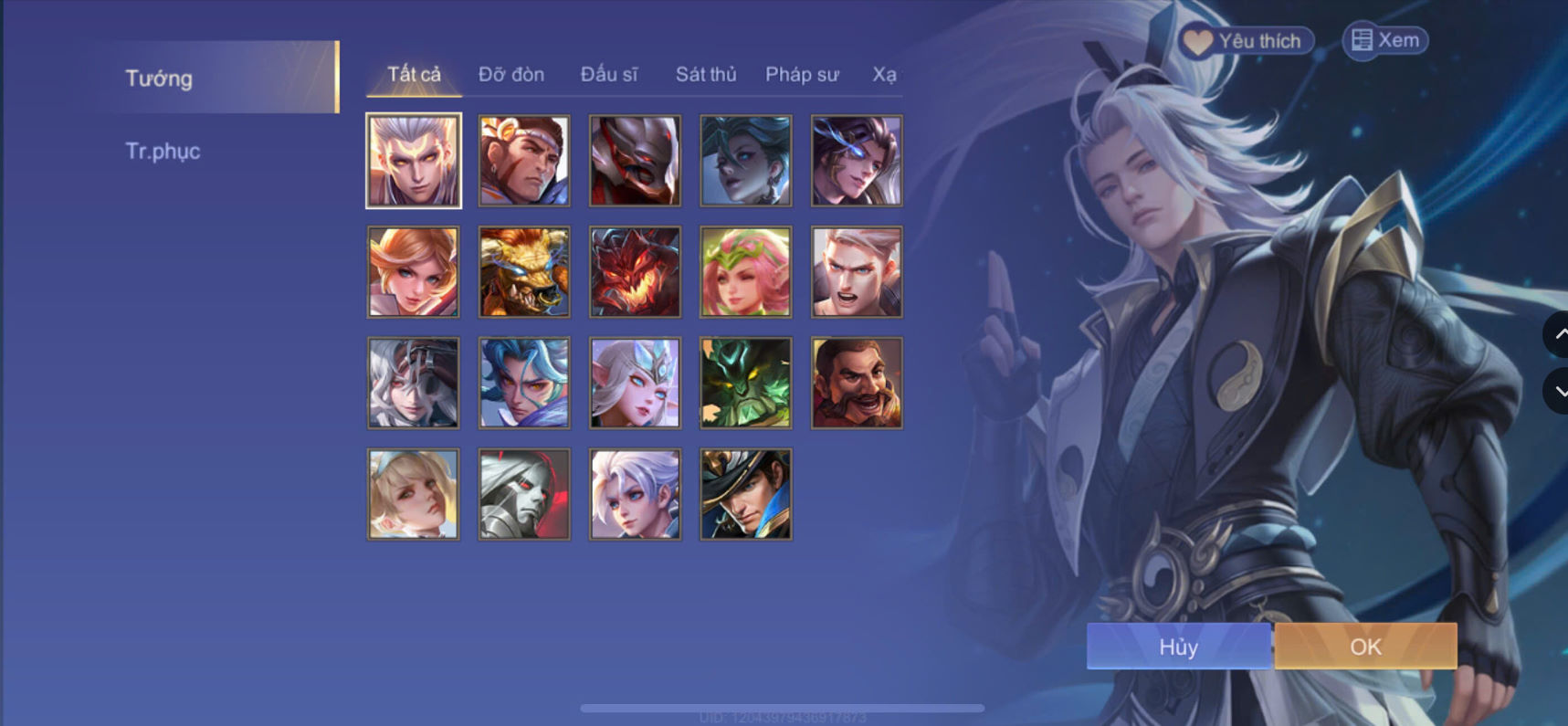Click the heart icon on Yêu thích button

click(x=1199, y=40)
